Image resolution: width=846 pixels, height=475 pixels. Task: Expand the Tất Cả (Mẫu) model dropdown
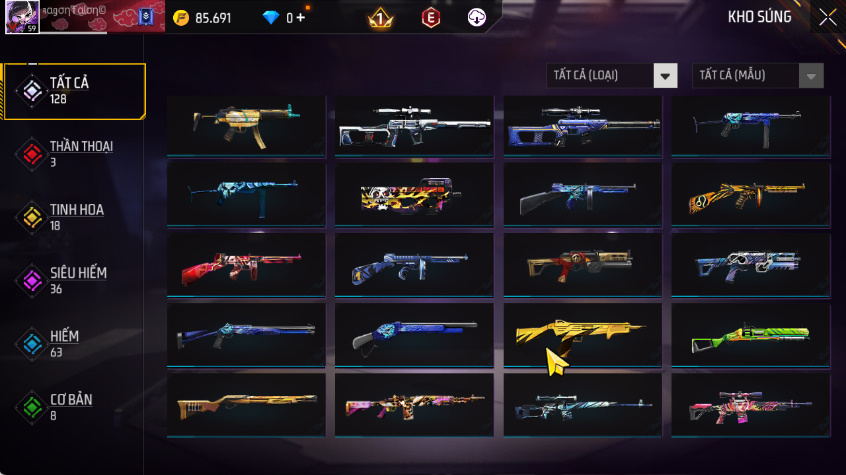pyautogui.click(x=758, y=76)
